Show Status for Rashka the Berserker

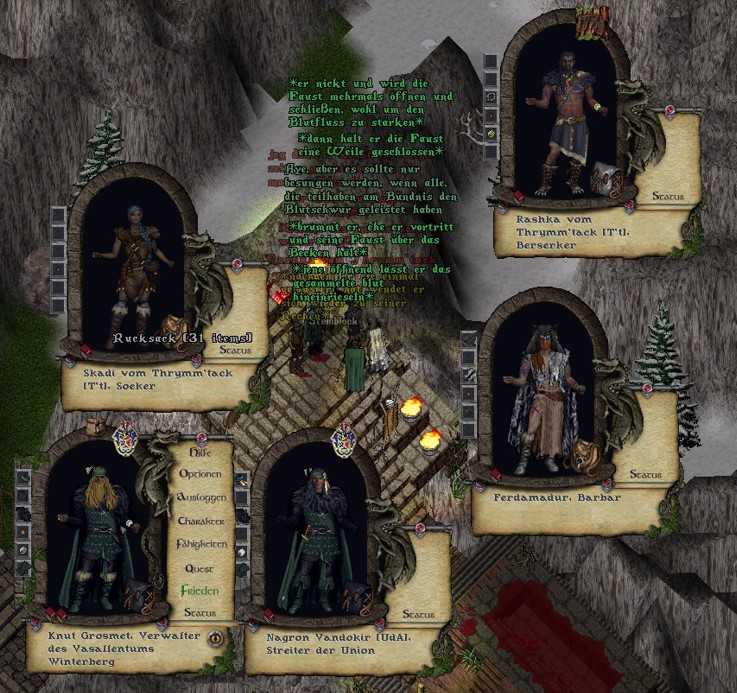(x=667, y=196)
